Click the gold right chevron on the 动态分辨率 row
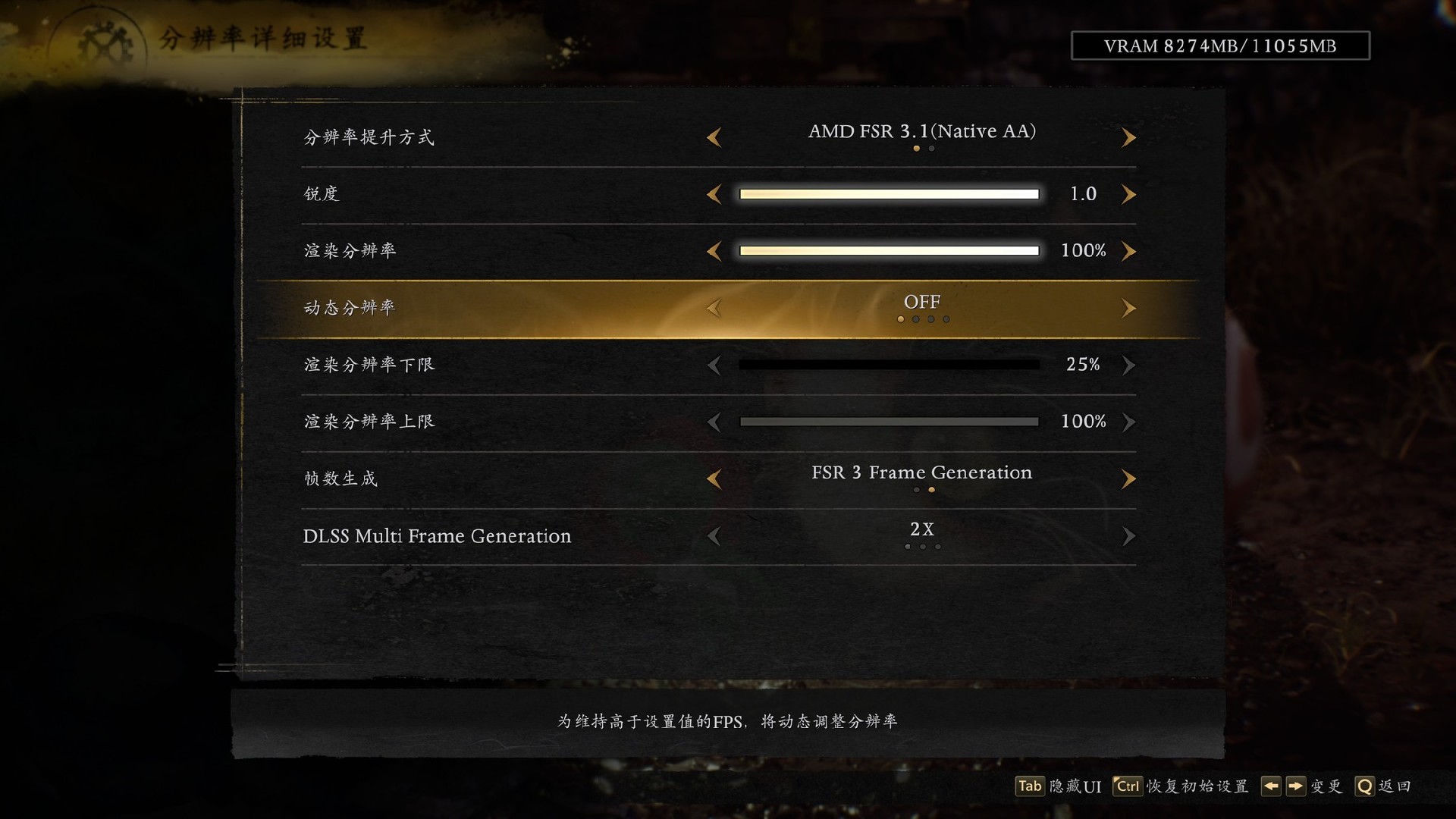The width and height of the screenshot is (1456, 819). 1129,308
